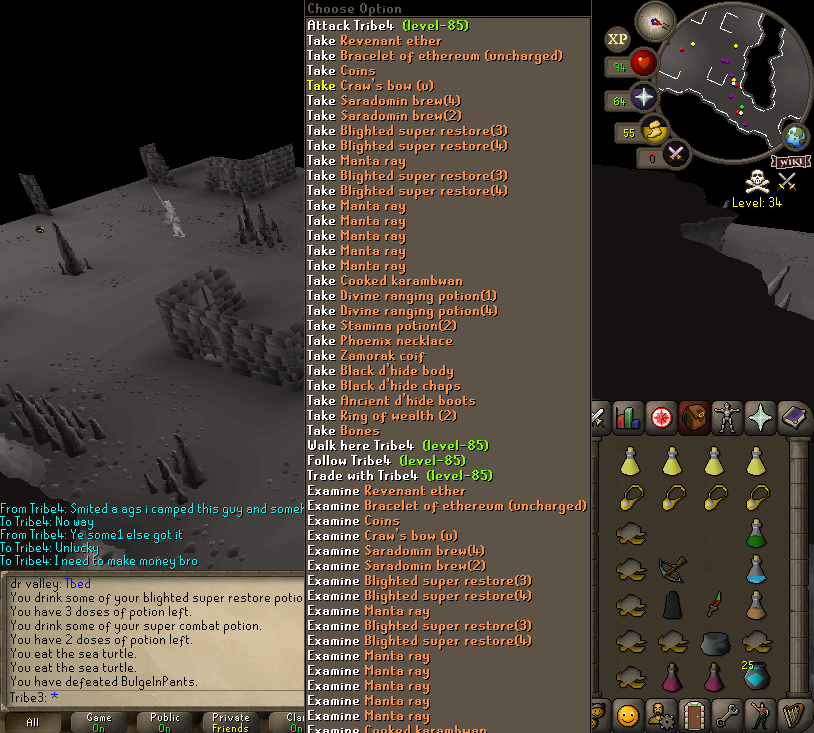814x733 pixels.
Task: Choose Trade with Tribe4
Action: 387,476
